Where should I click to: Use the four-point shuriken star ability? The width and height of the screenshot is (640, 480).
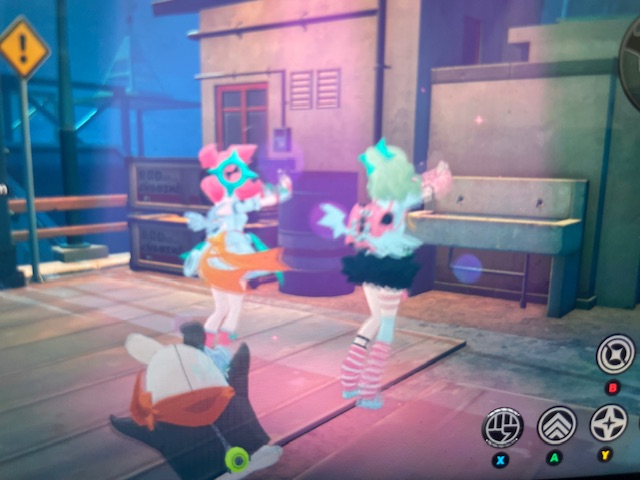pyautogui.click(x=607, y=424)
